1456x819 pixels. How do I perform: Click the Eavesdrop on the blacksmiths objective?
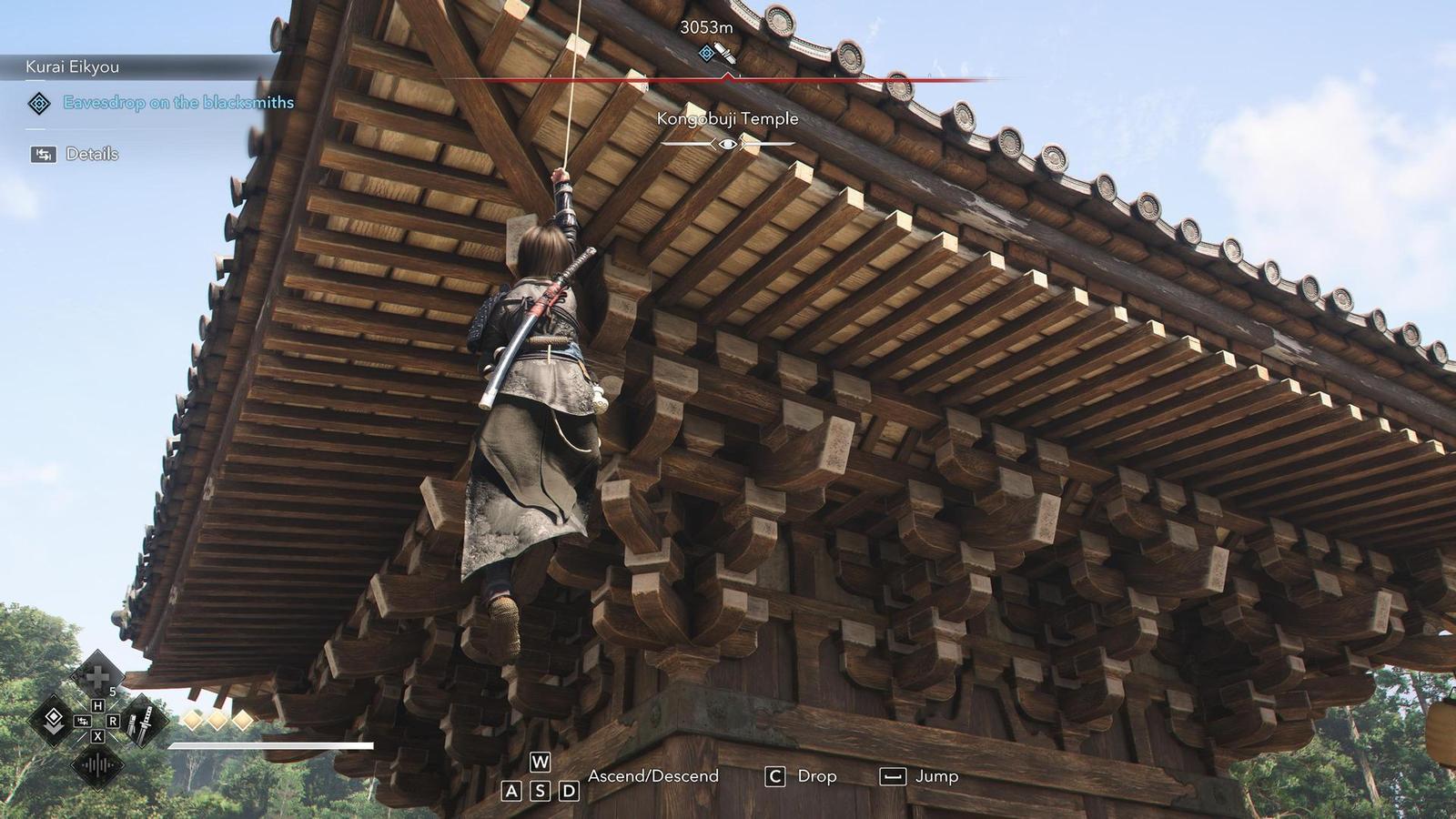[x=177, y=102]
